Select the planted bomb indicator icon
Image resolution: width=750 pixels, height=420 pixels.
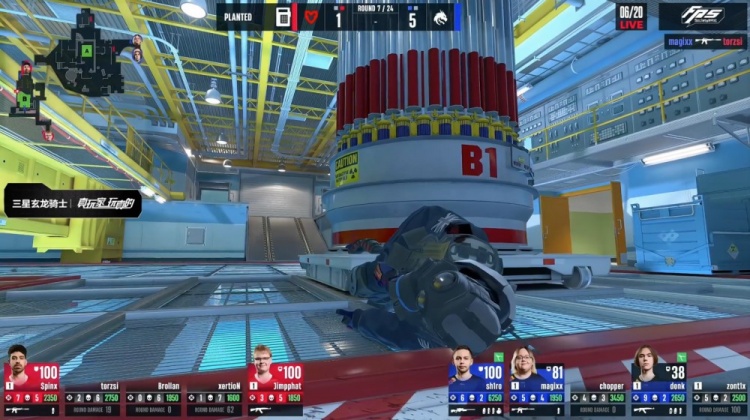(283, 17)
